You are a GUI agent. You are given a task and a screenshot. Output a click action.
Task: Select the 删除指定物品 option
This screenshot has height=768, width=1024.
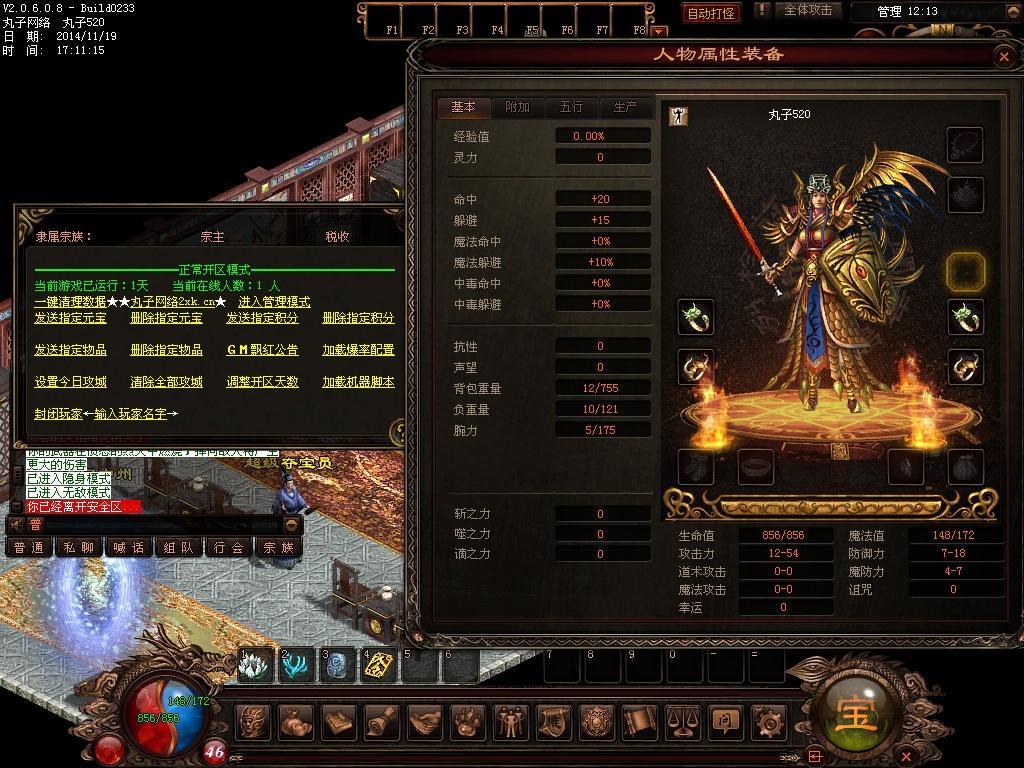(x=166, y=350)
